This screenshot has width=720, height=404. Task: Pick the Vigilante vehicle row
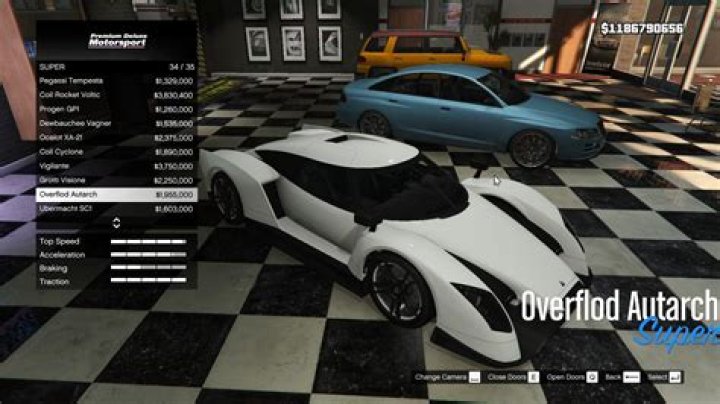[x=115, y=165]
